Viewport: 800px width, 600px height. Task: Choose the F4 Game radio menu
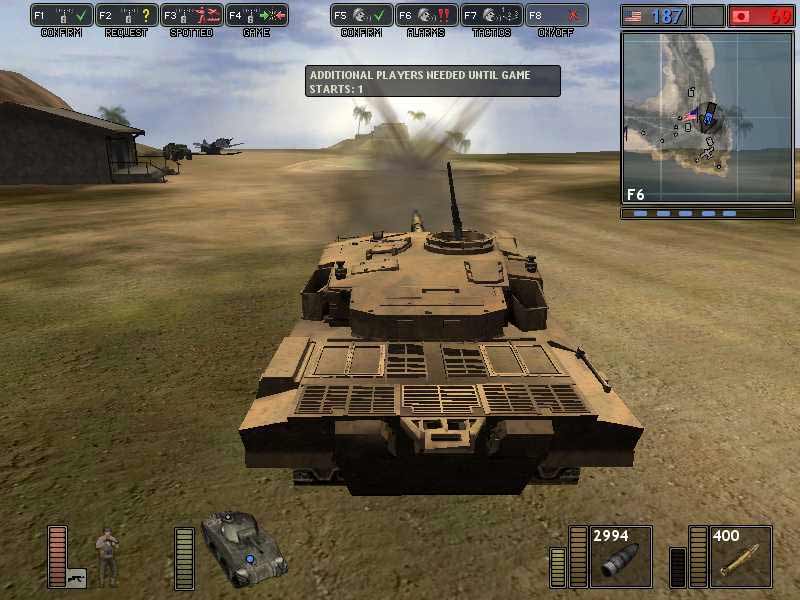coord(256,16)
